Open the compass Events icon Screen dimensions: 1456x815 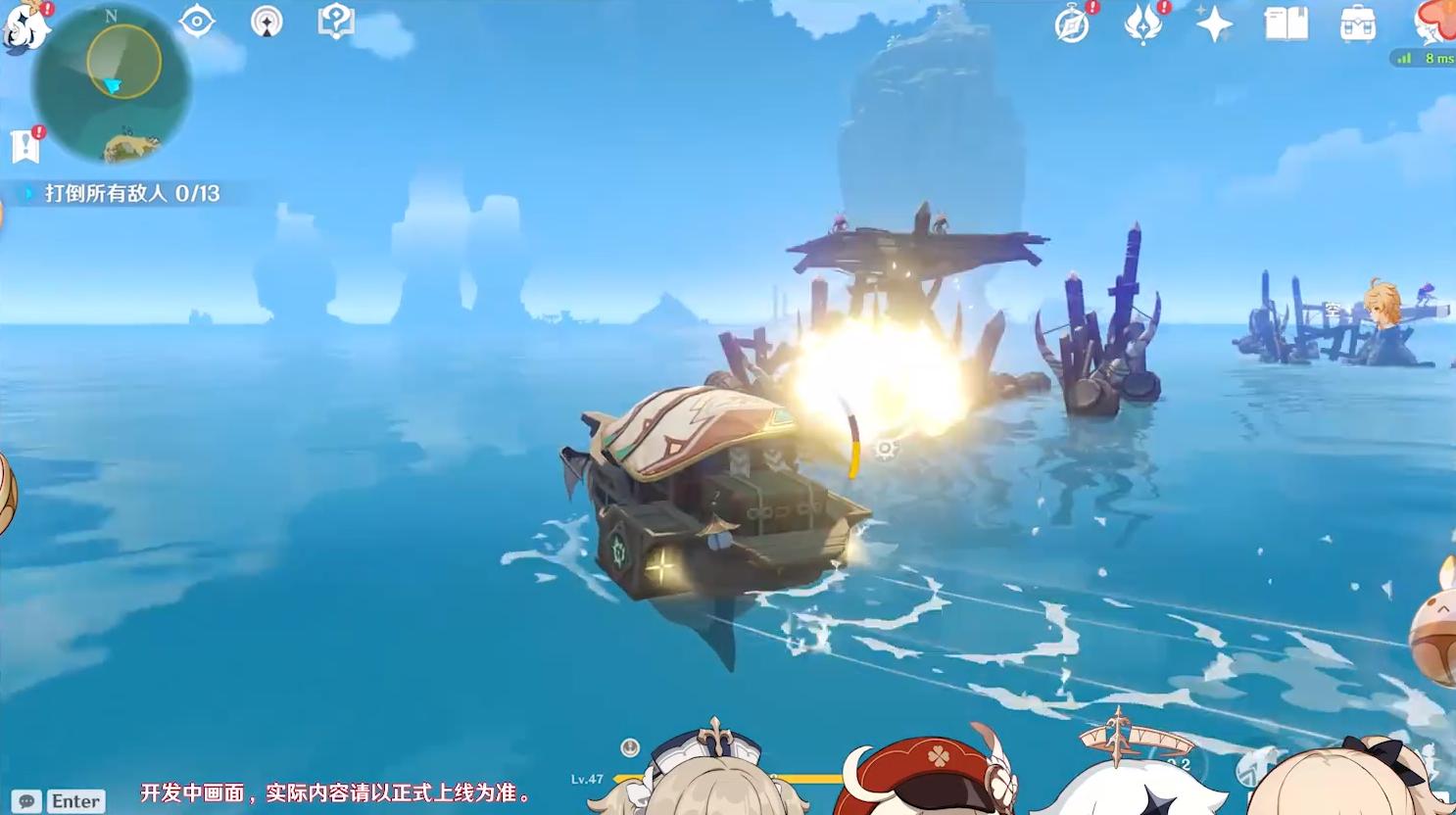[1072, 24]
